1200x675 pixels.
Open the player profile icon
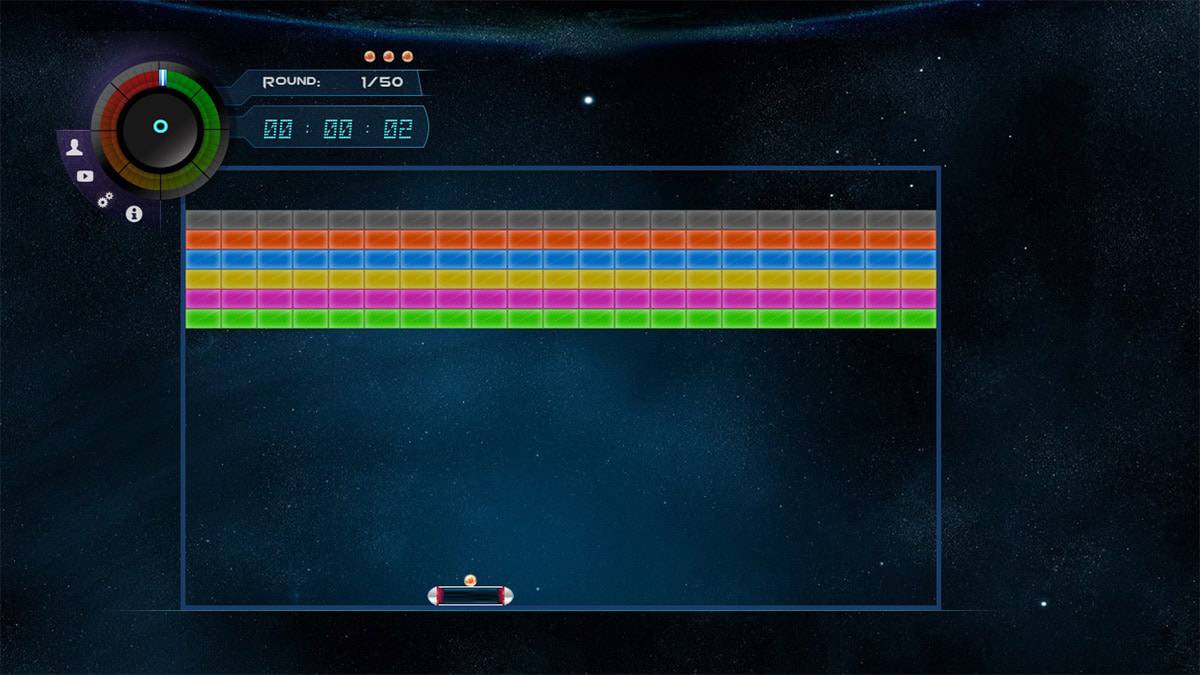(74, 149)
